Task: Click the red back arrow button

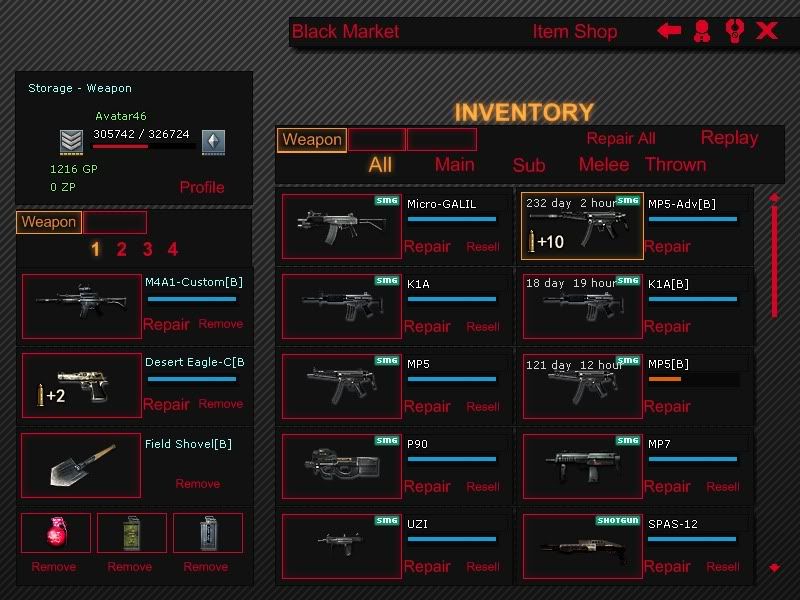Action: point(669,31)
